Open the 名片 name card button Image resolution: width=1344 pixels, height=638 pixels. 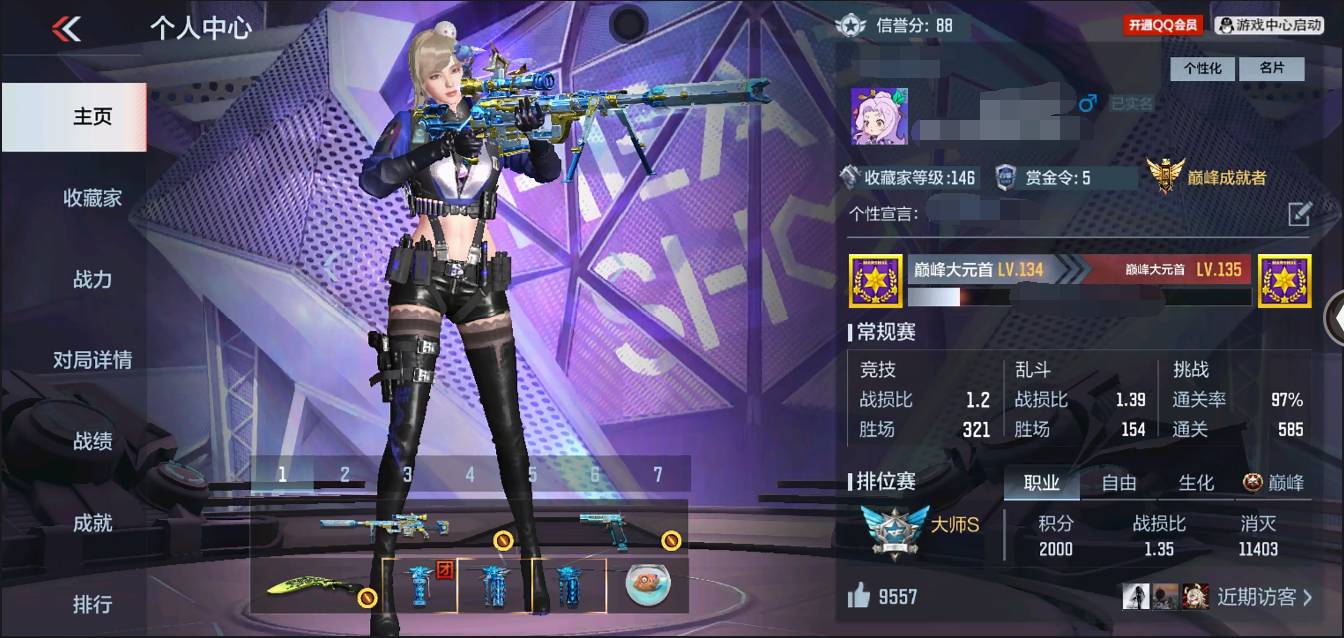1271,68
